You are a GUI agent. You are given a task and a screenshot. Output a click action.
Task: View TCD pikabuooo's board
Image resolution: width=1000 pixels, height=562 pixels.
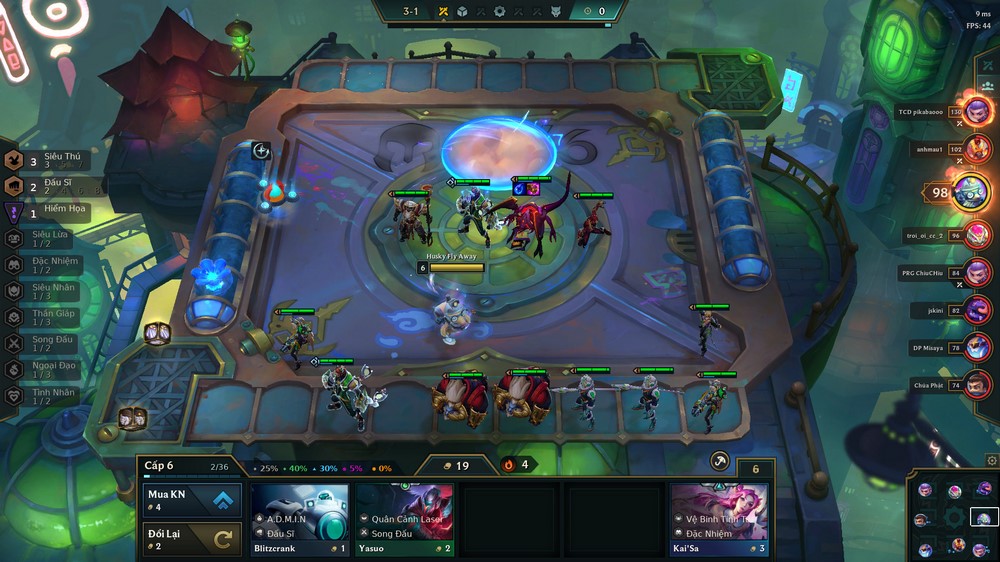point(978,111)
